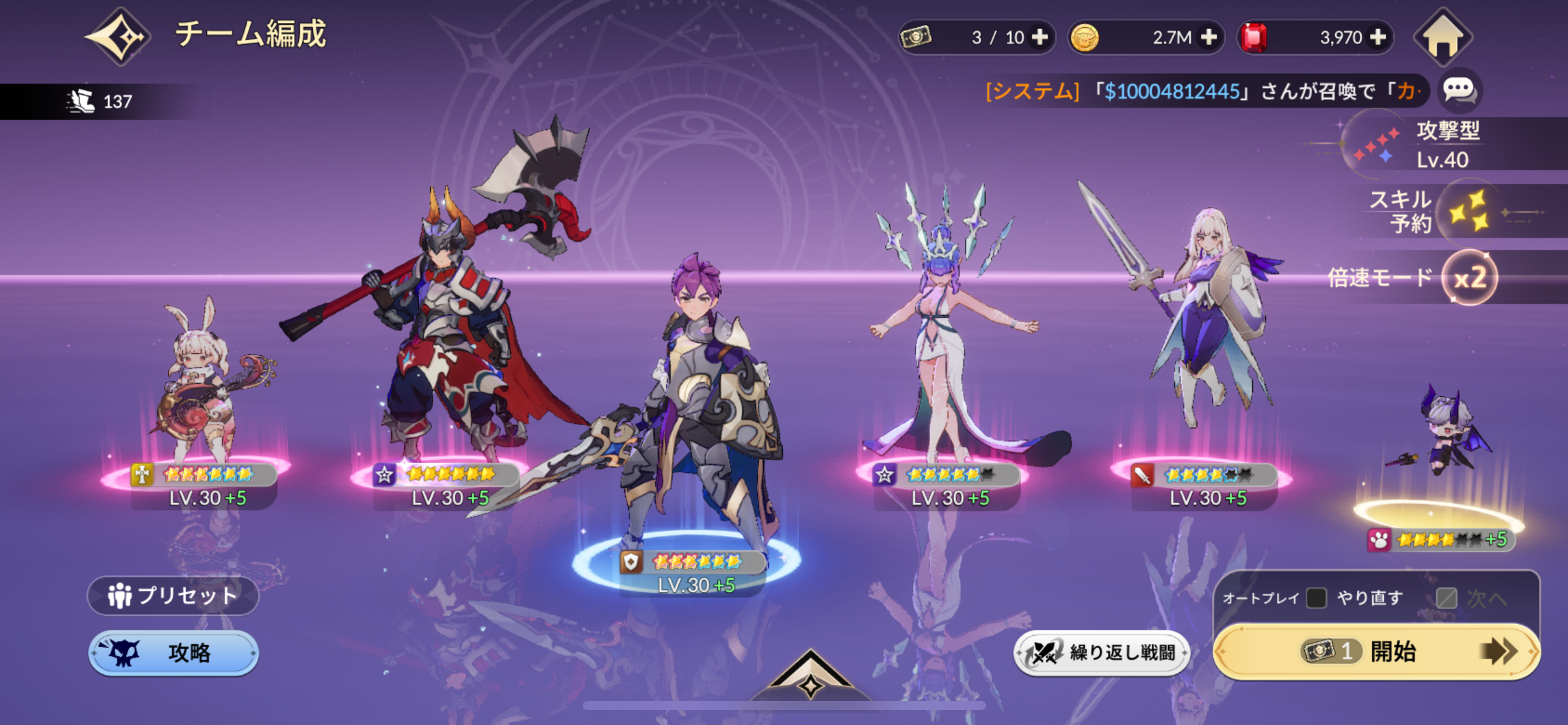Return to home screen via house icon
This screenshot has width=1568, height=725.
(1443, 37)
